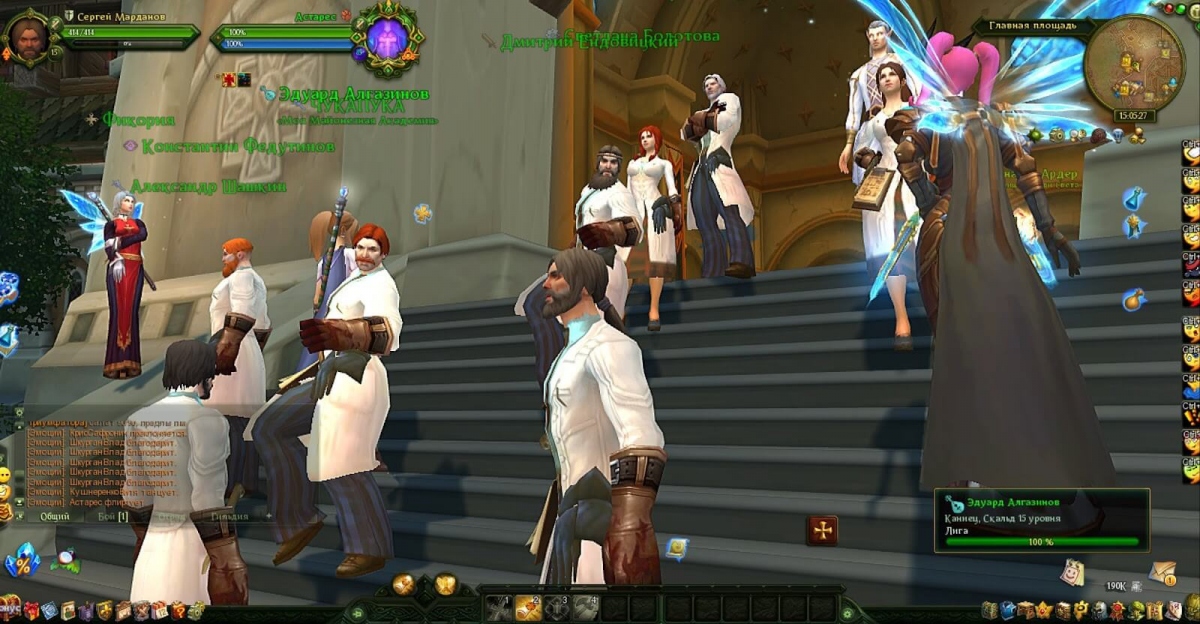Use the hotbar slot 1 ability

pos(498,606)
